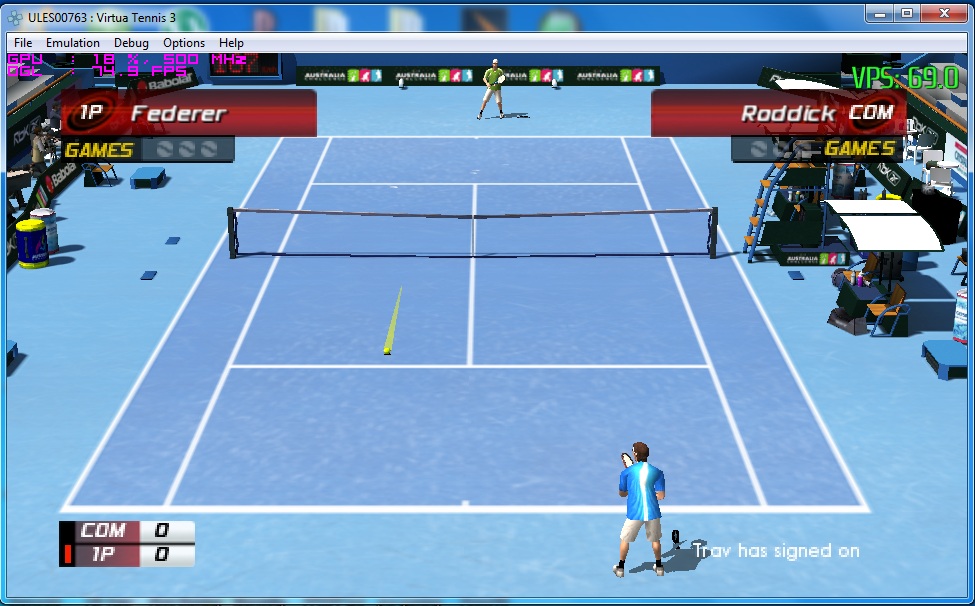This screenshot has height=606, width=975.
Task: Close the Virtua Tennis 3 window
Action: pyautogui.click(x=945, y=13)
